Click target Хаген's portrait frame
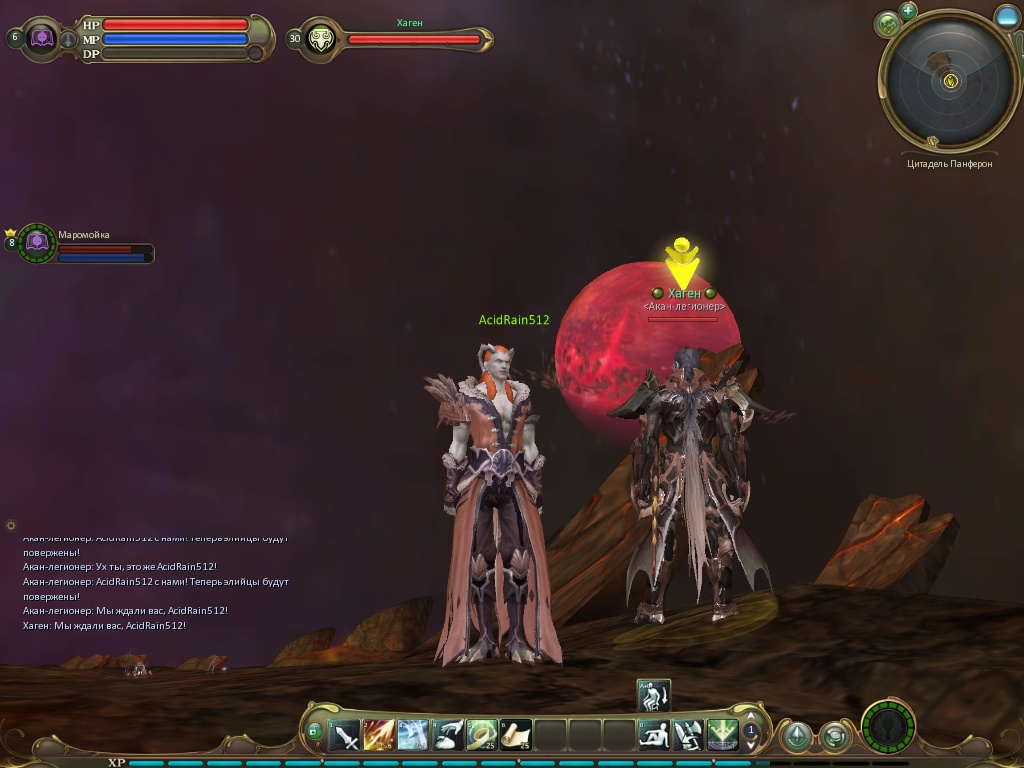Viewport: 1024px width, 768px height. tap(321, 39)
